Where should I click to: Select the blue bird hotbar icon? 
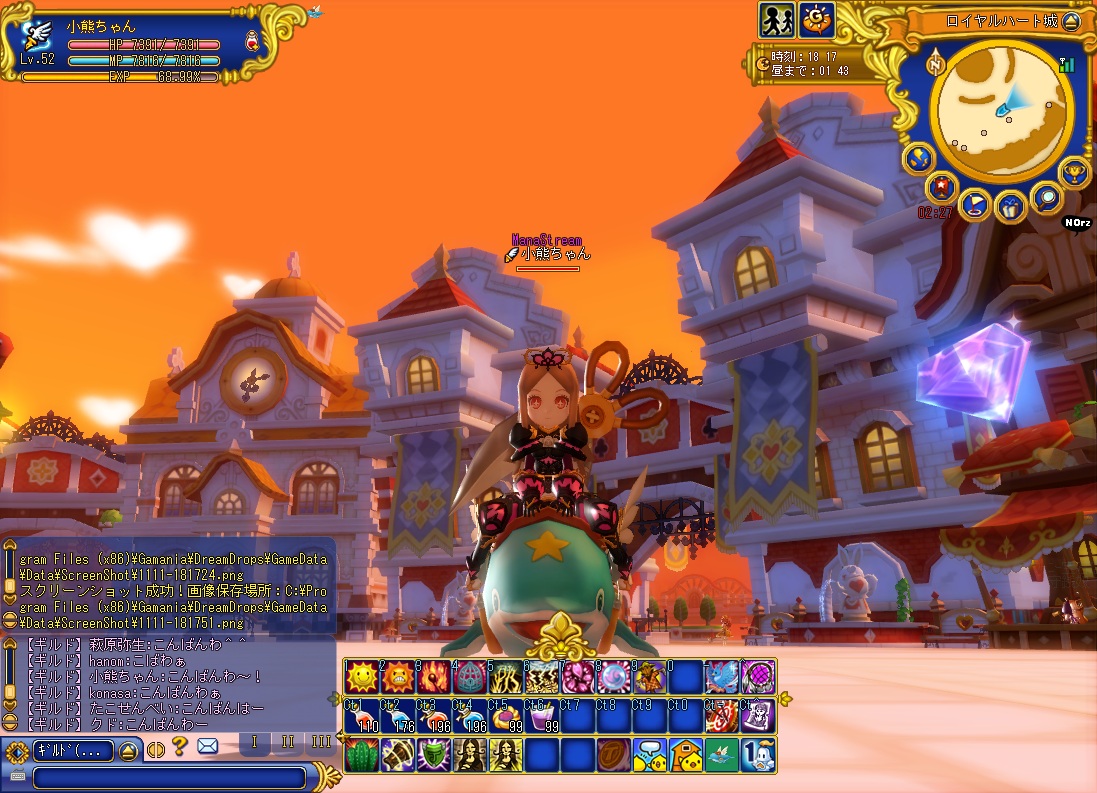722,677
